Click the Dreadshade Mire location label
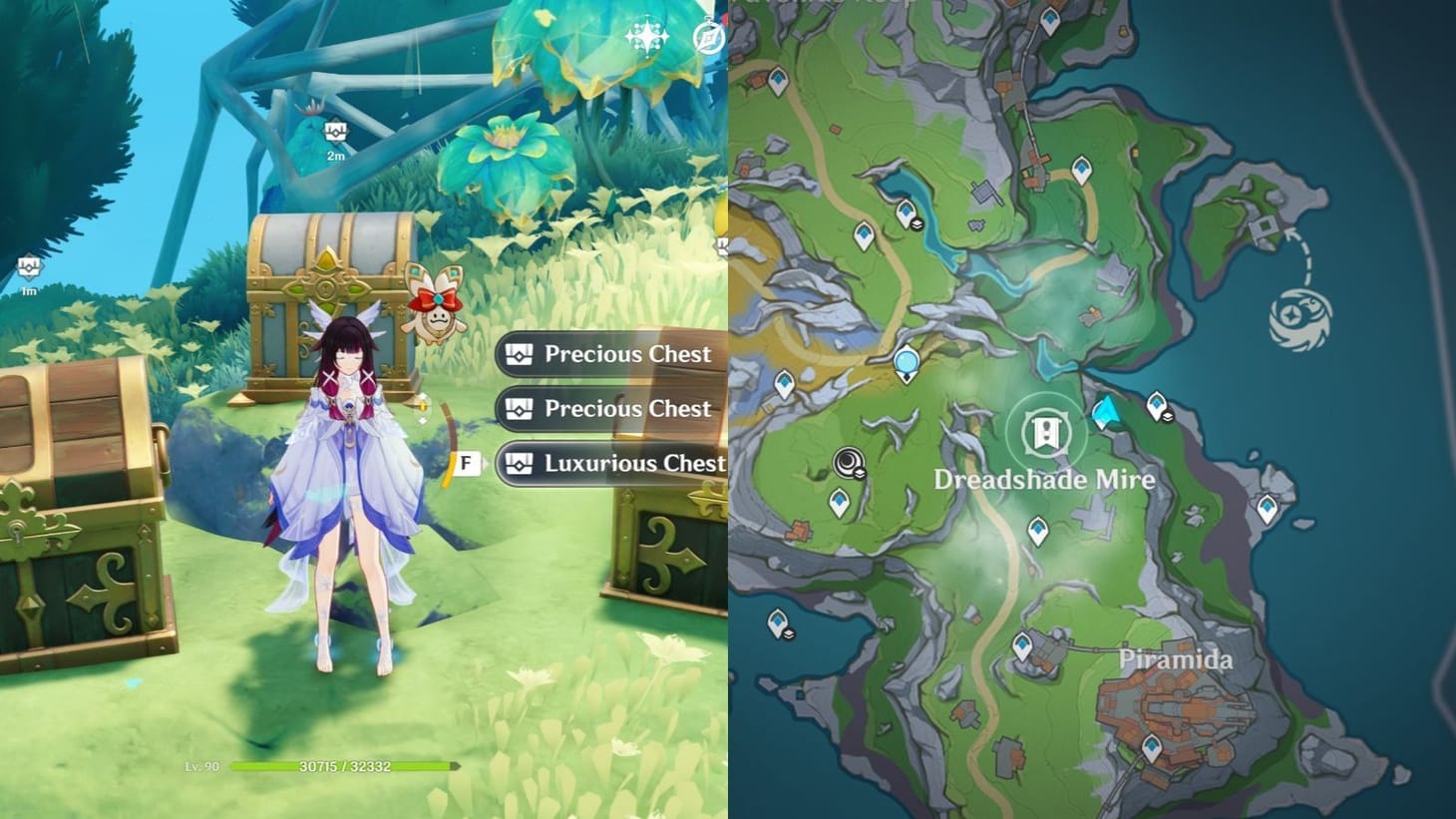Screen dimensions: 1456x819 tap(1043, 480)
